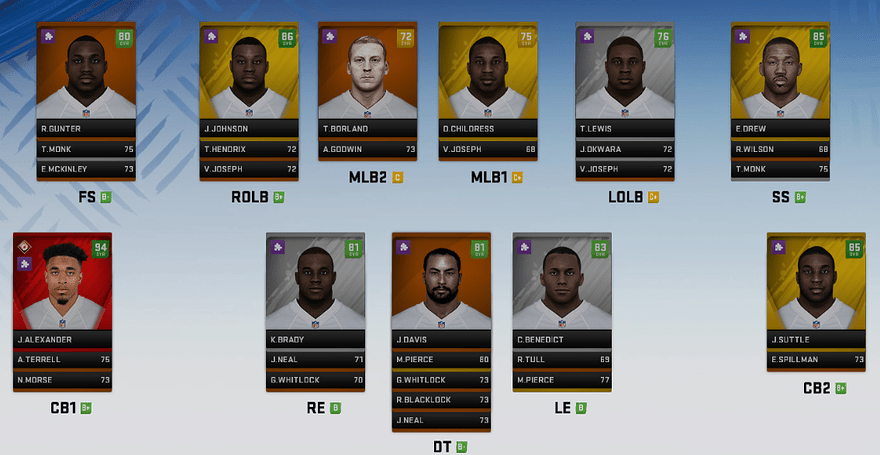Choose J.Suttle's CB2 card
The width and height of the screenshot is (880, 455).
point(816,285)
